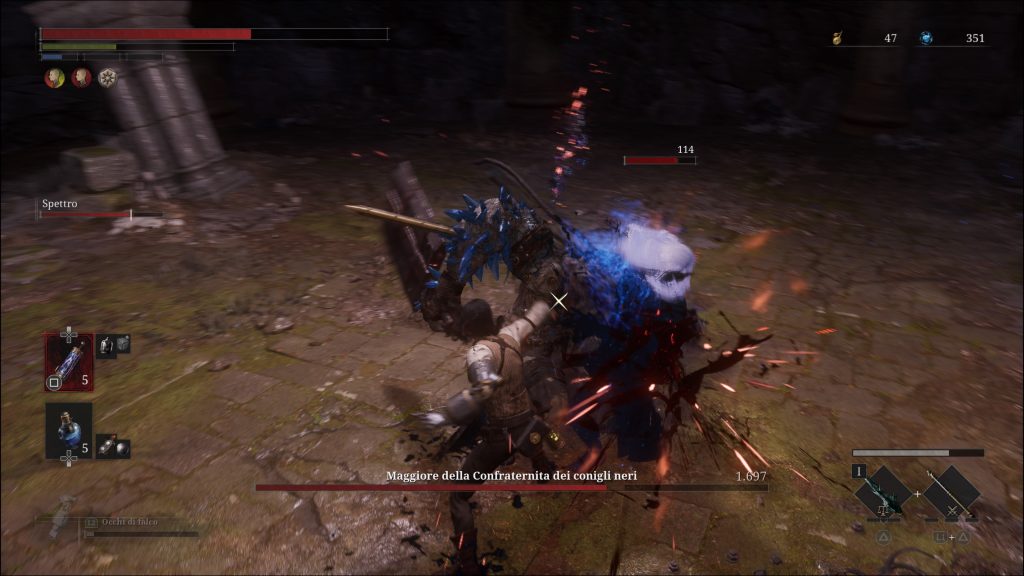Select the golden spear weapon diamond slot
The width and height of the screenshot is (1024, 576).
pyautogui.click(x=951, y=491)
